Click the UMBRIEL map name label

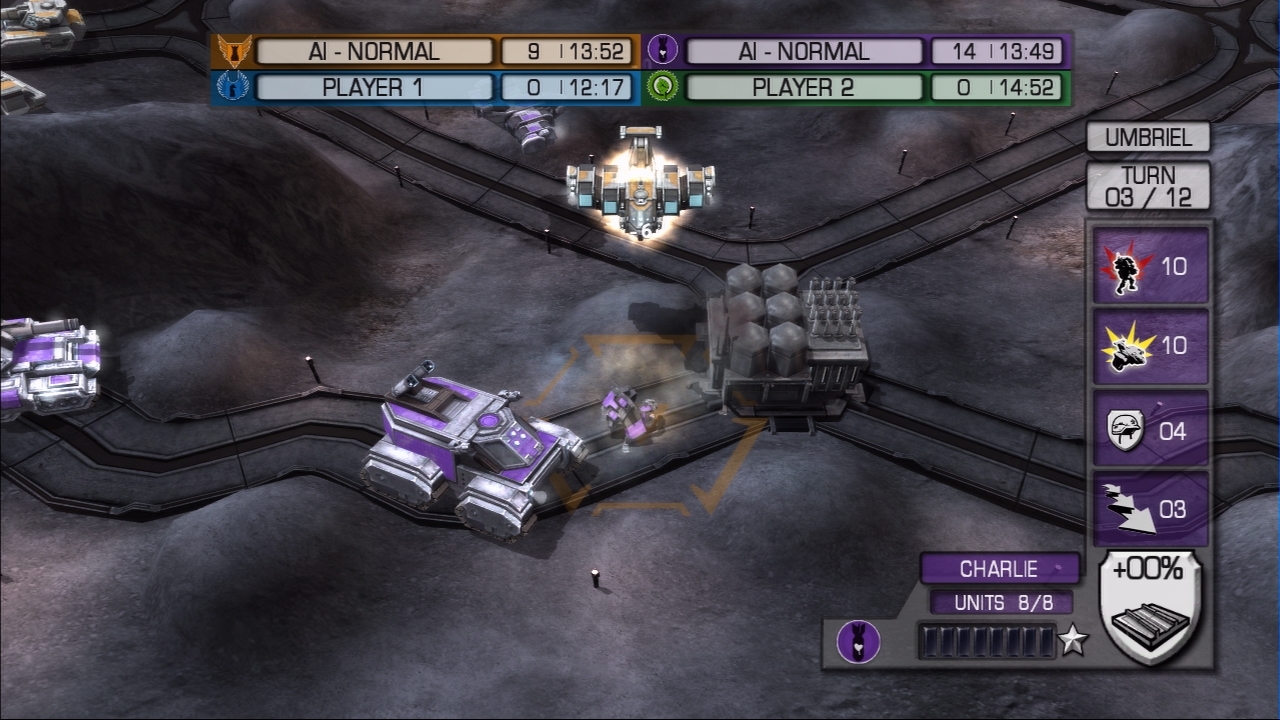click(1148, 137)
